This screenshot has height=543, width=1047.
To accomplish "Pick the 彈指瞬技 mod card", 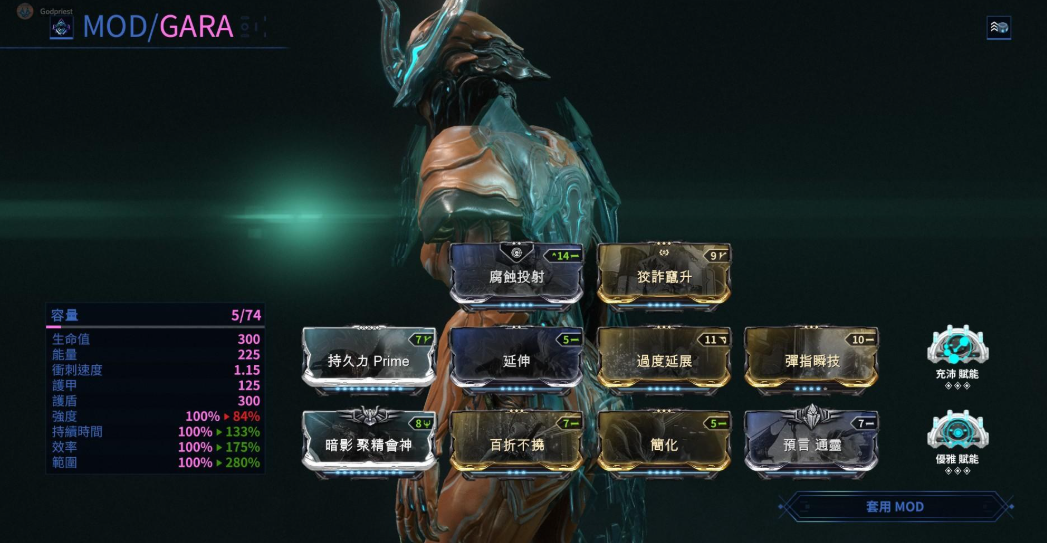I will (811, 360).
